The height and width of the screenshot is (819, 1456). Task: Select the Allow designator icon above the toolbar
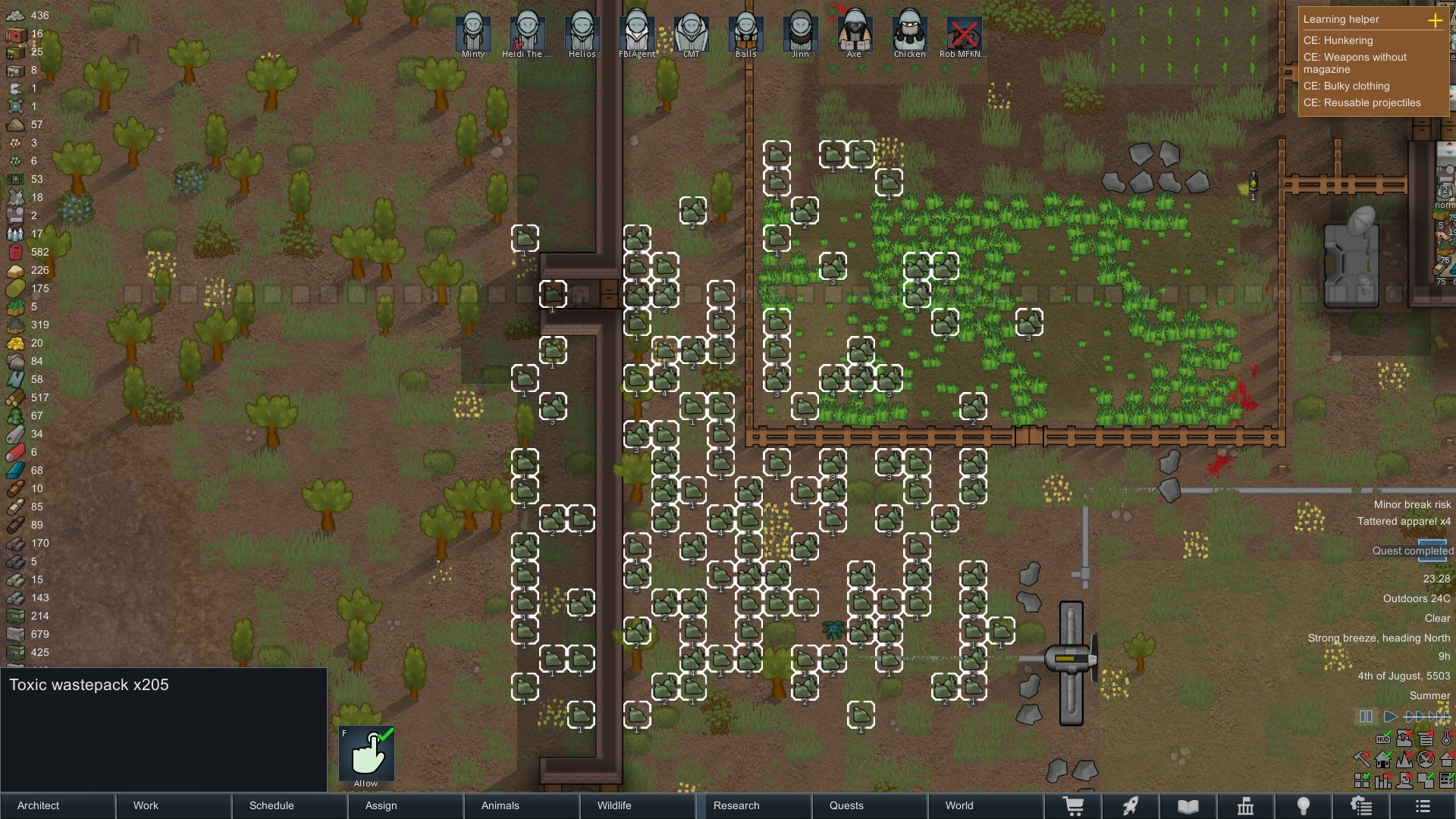366,752
